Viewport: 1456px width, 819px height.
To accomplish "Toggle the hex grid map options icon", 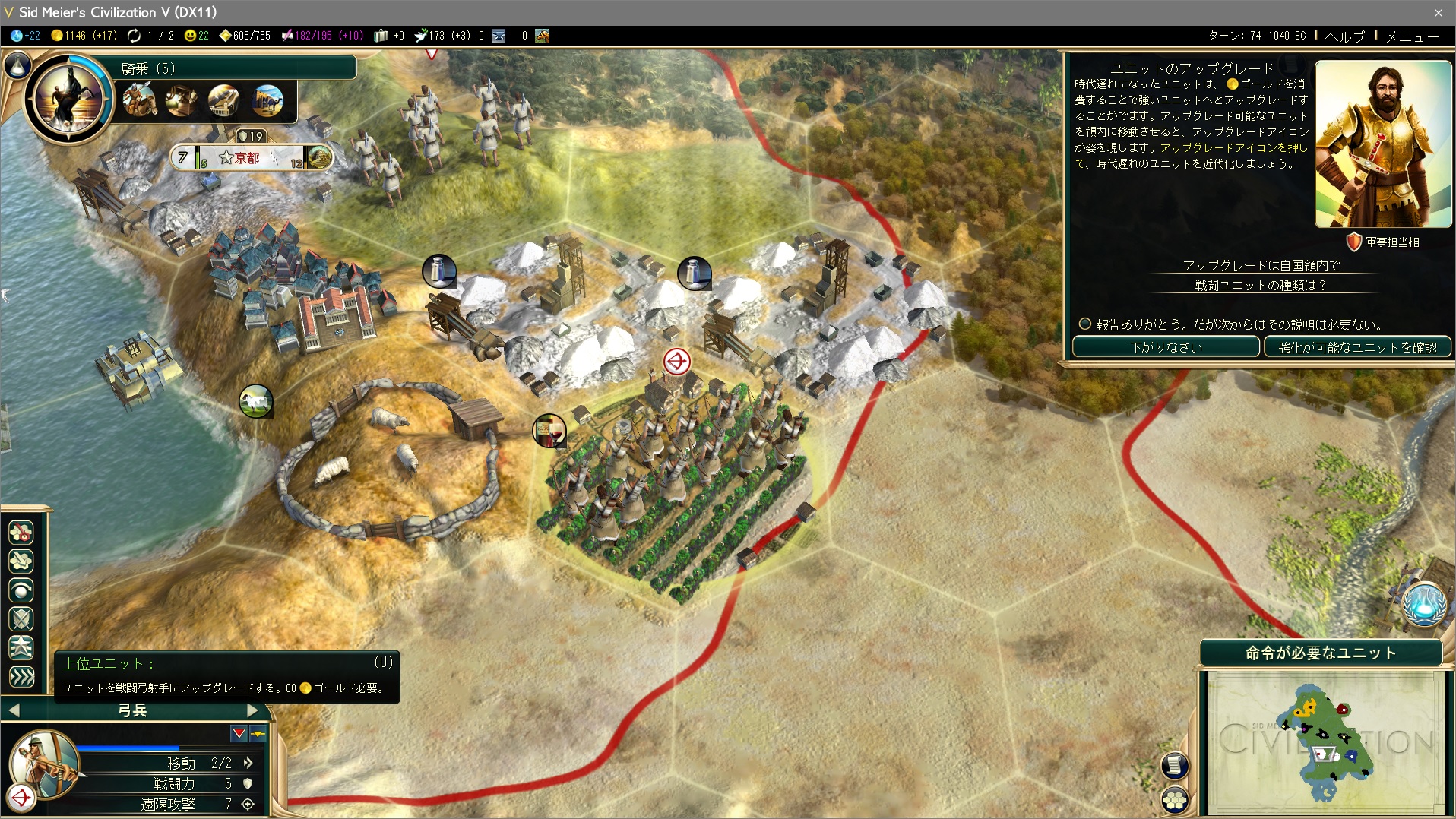I will [x=1175, y=799].
